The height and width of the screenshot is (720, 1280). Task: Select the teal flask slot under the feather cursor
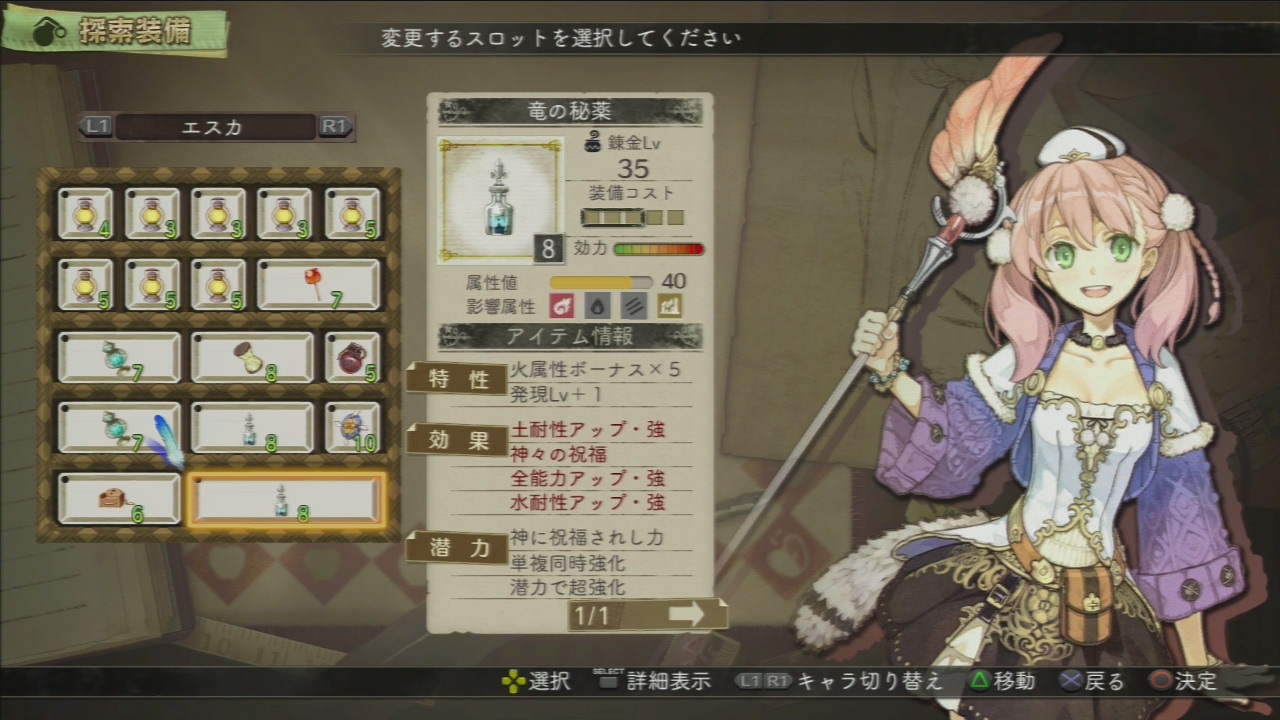click(119, 427)
